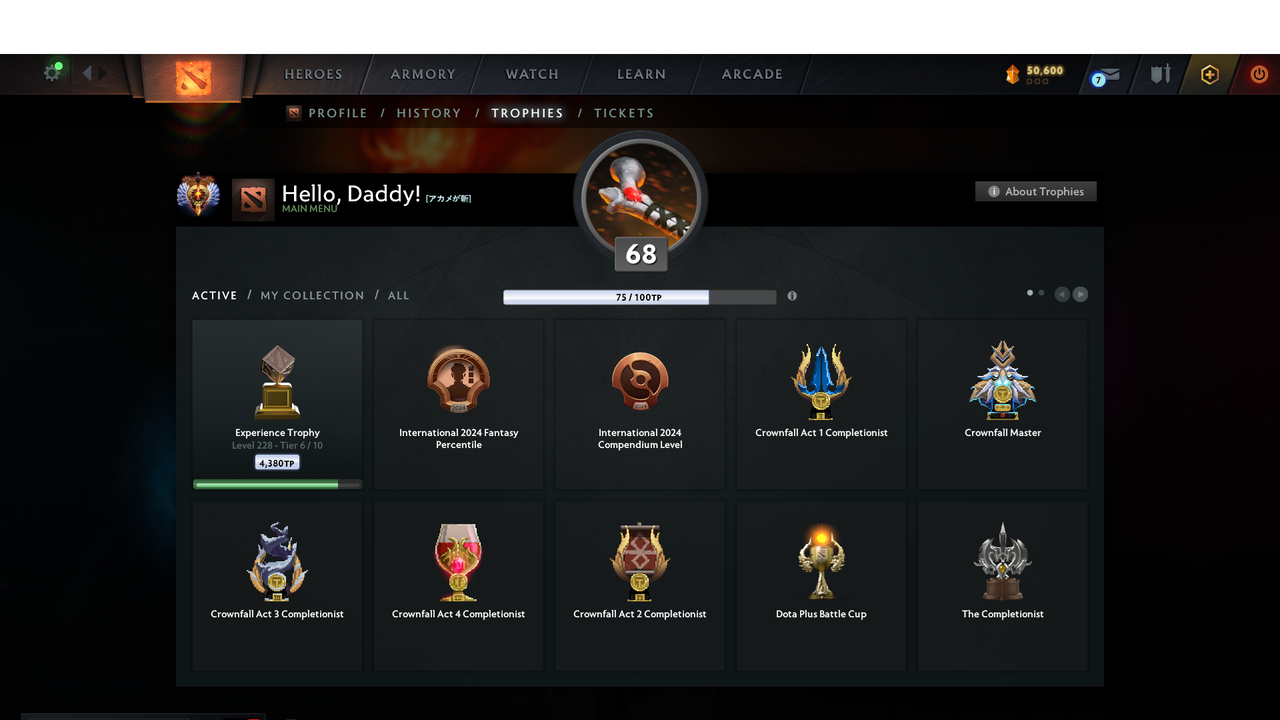
Task: Open notifications mail icon showing 7
Action: [1103, 75]
